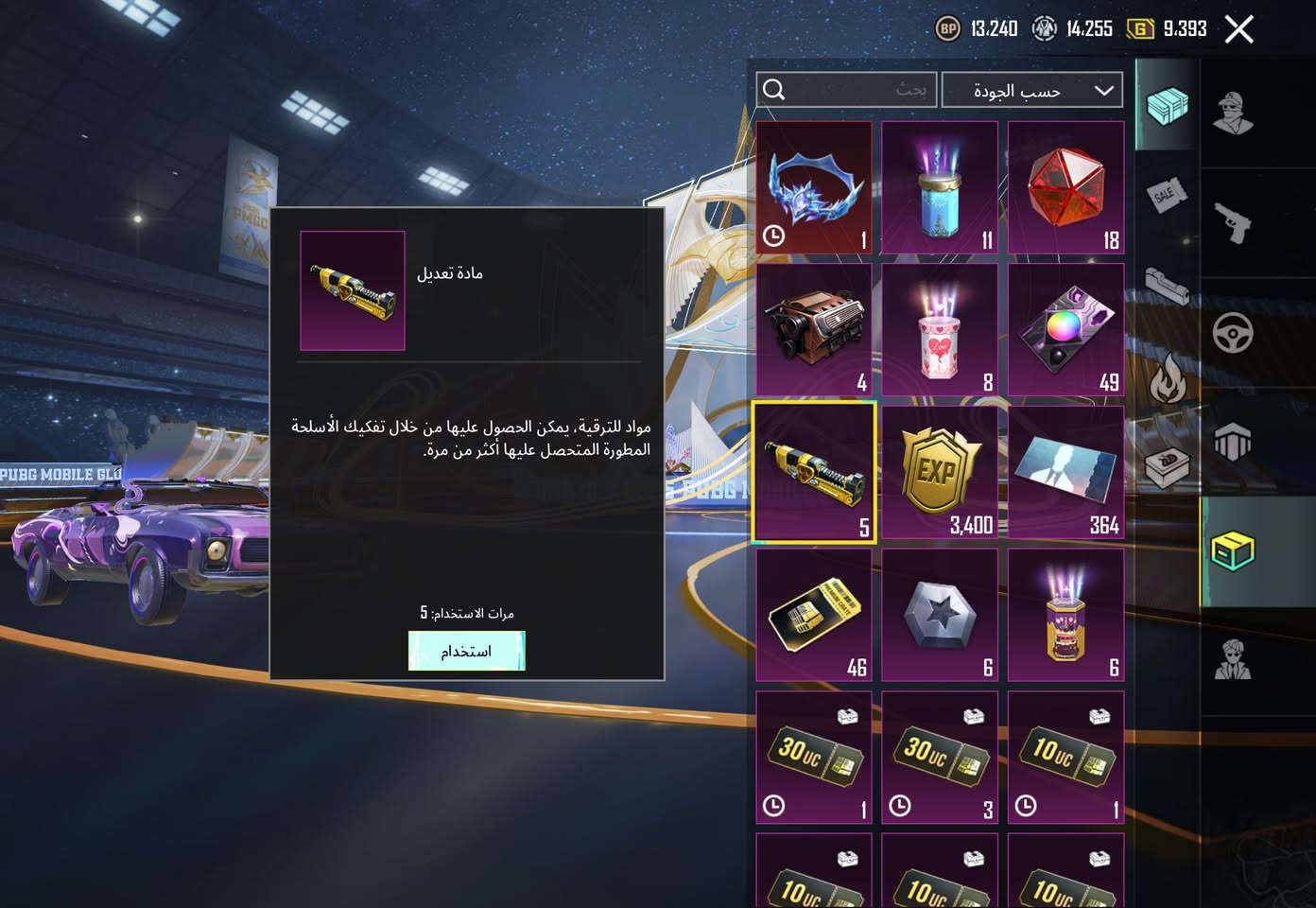Open the supplies crate inventory tab icon
The height and width of the screenshot is (908, 1316).
[1168, 108]
